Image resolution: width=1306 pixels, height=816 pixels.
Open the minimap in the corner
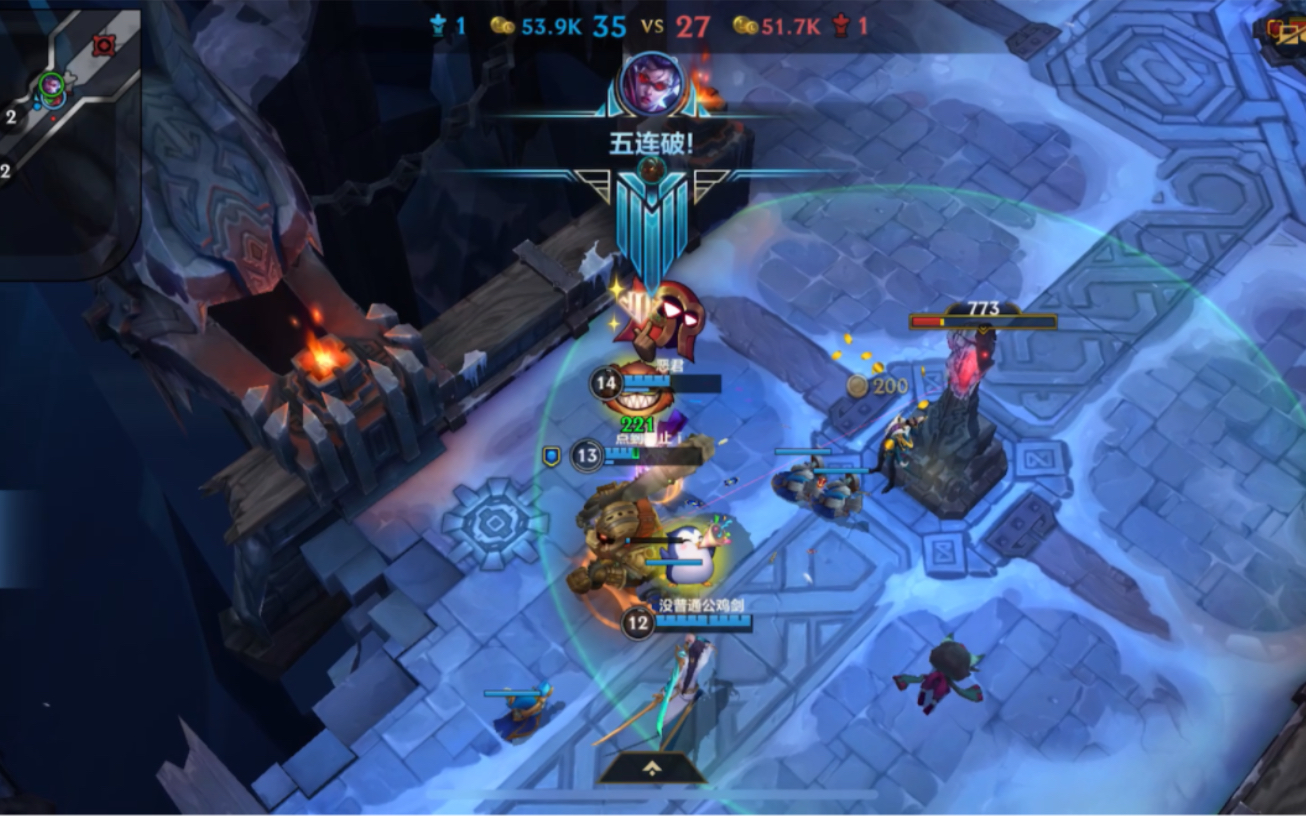pos(68,140)
